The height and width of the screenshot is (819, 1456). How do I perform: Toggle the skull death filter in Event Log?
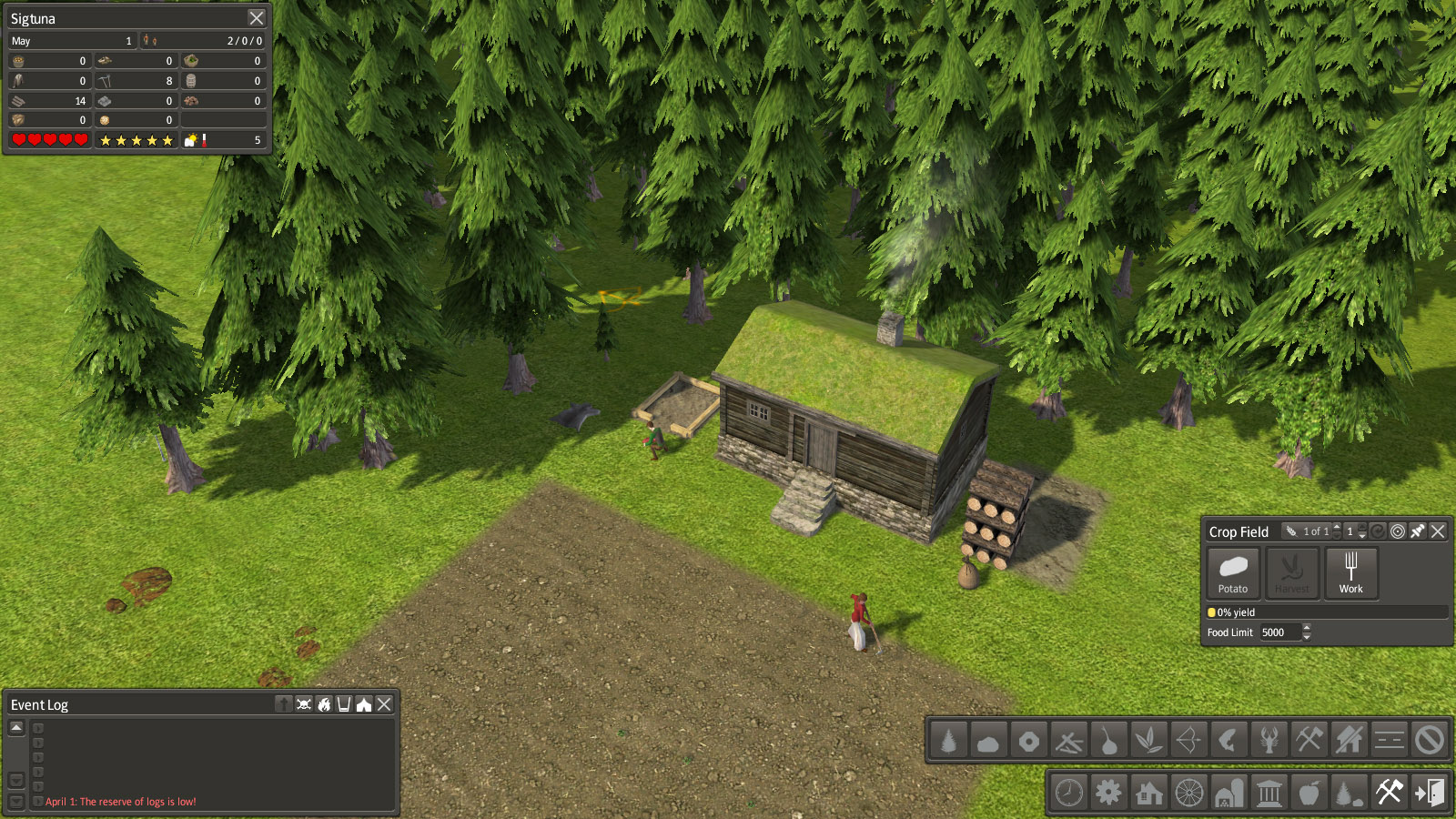pyautogui.click(x=304, y=704)
